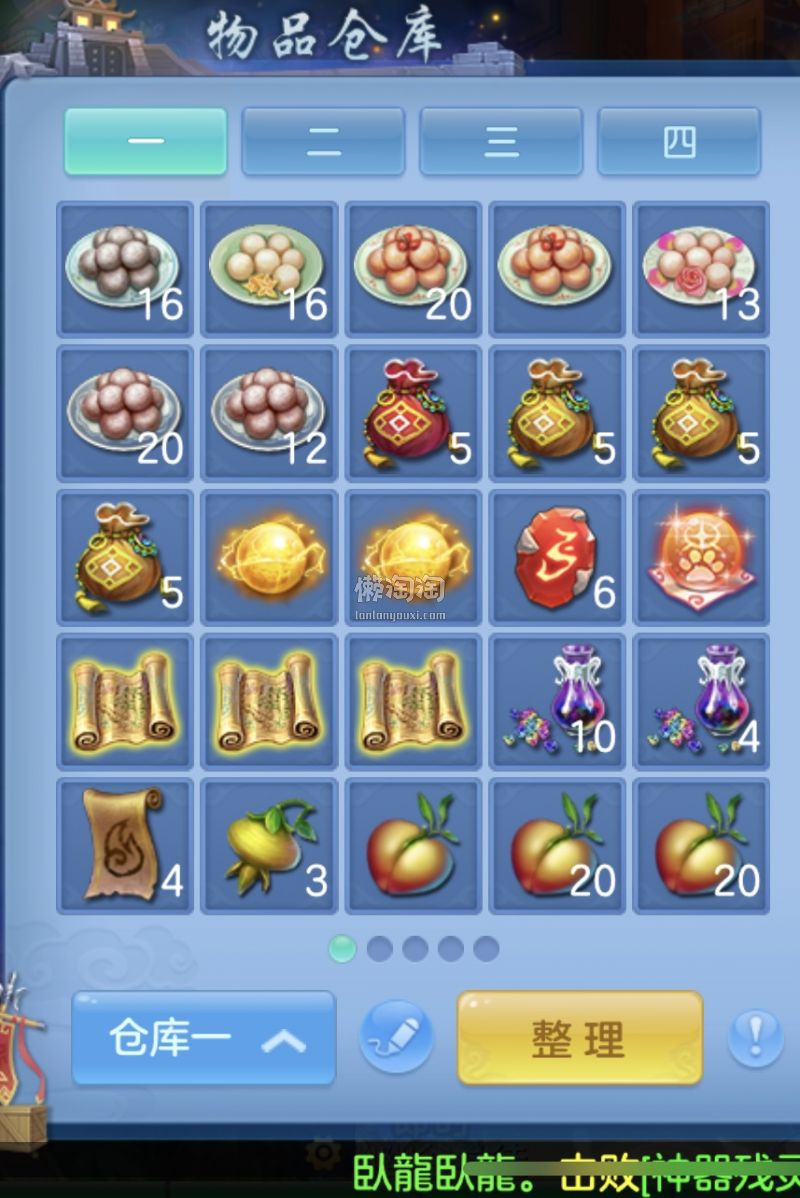Screen dimensions: 800x1198
Task: Show the exclamation info help
Action: pyautogui.click(x=755, y=1037)
